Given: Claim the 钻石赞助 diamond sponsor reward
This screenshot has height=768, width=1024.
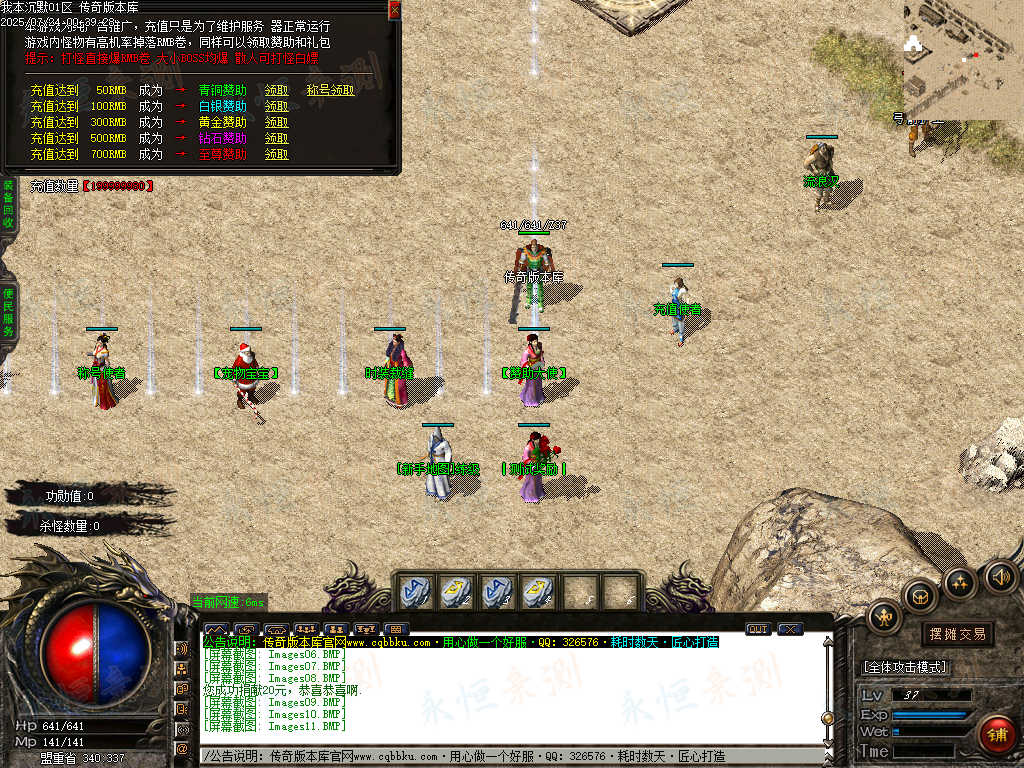Looking at the screenshot, I should (x=276, y=138).
